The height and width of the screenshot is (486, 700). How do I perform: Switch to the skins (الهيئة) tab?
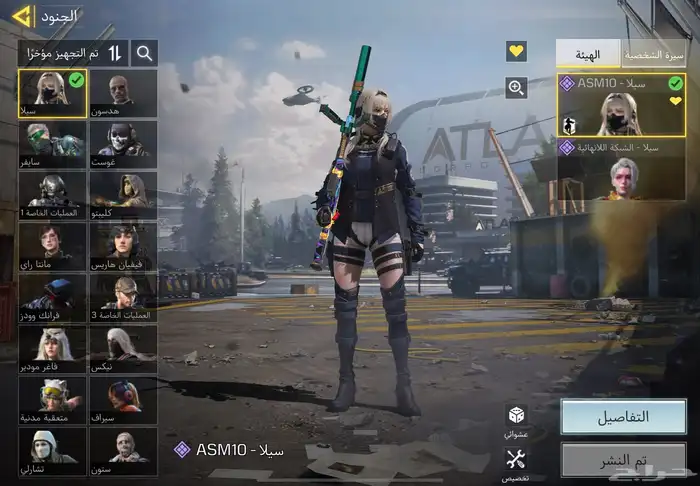click(x=588, y=54)
